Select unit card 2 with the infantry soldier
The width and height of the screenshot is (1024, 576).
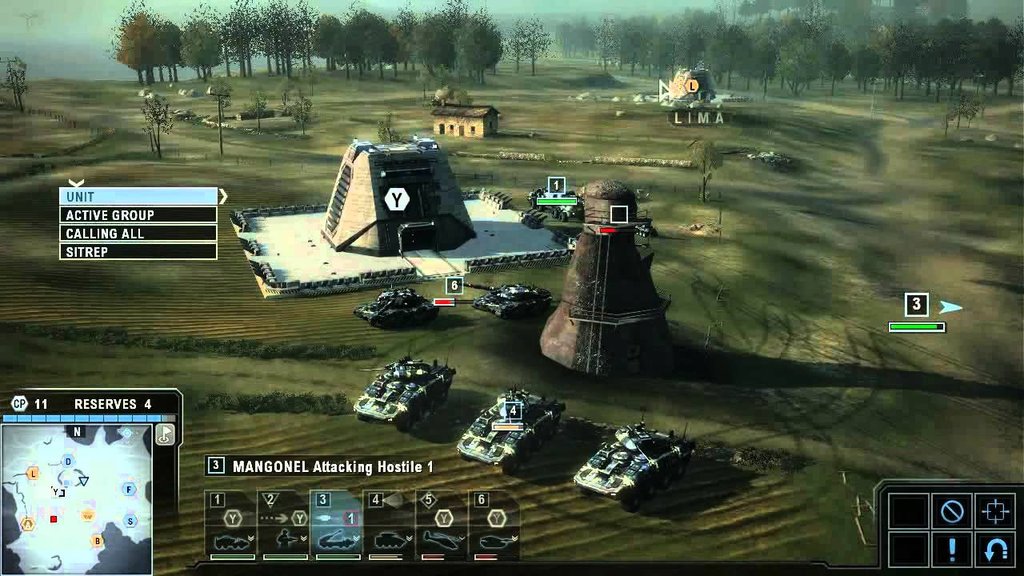pos(284,525)
